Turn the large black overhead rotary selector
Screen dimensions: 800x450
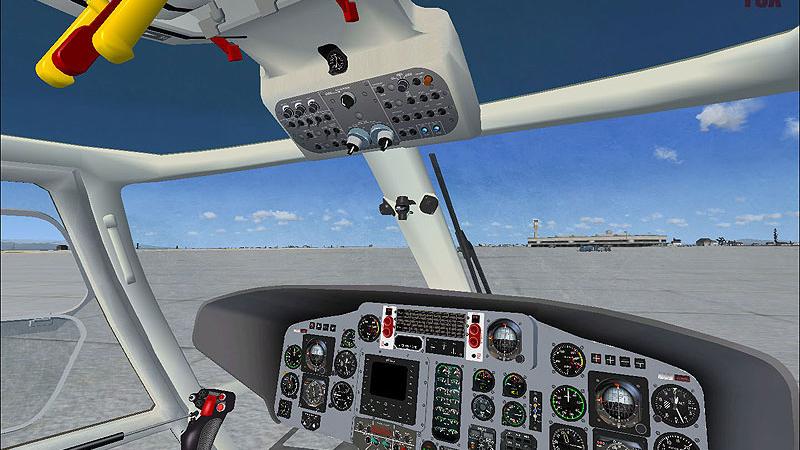(347, 100)
